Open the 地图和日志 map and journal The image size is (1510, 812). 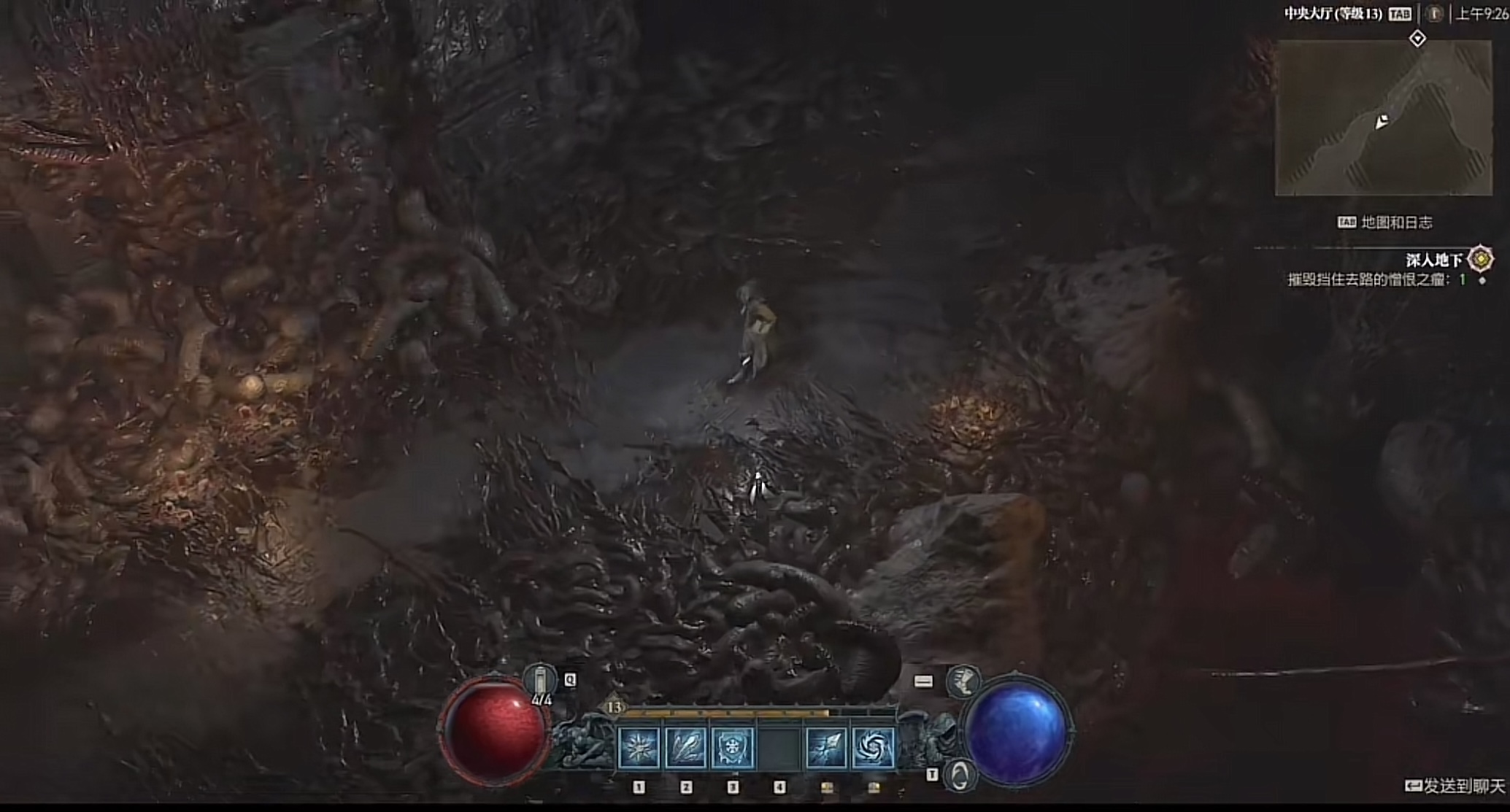(x=1396, y=223)
